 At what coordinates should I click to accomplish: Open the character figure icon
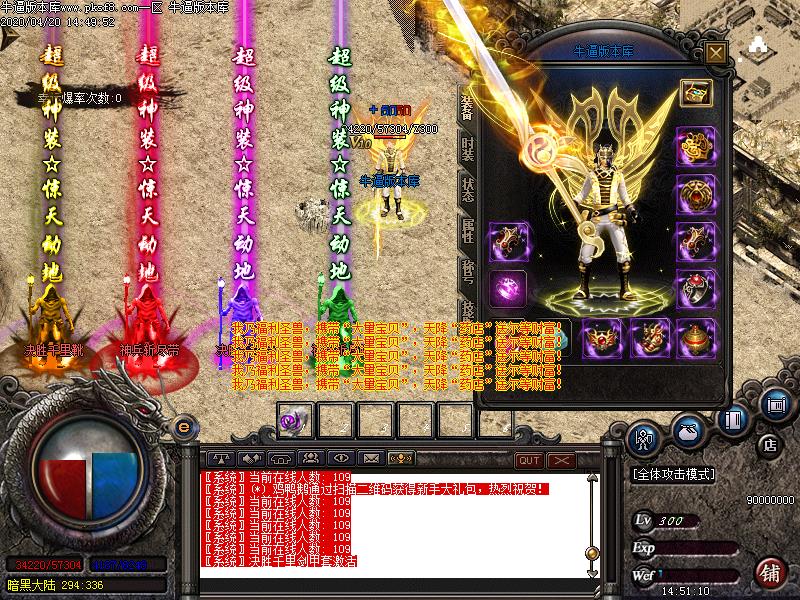[x=641, y=437]
